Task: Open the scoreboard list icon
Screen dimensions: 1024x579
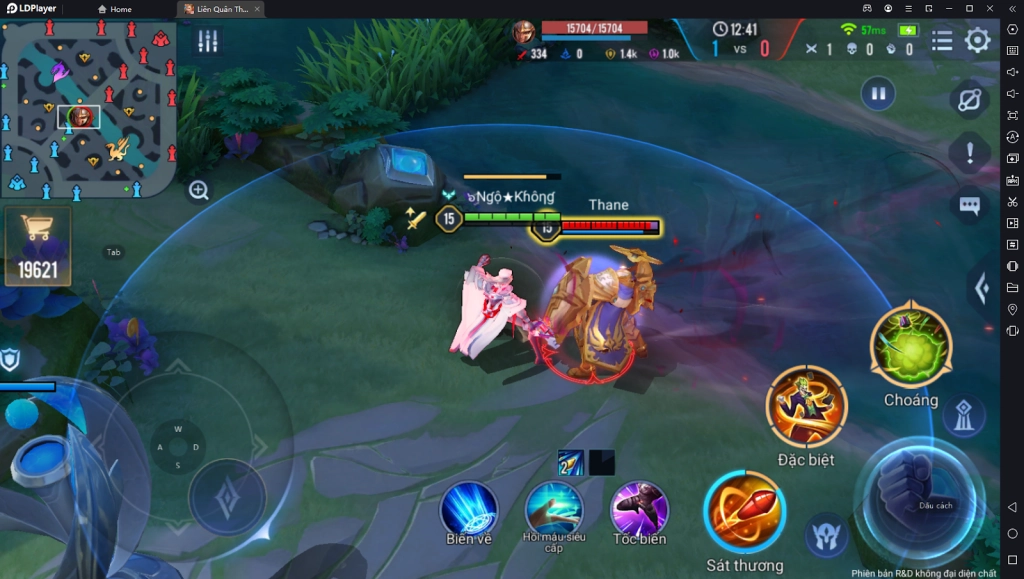Action: 942,40
